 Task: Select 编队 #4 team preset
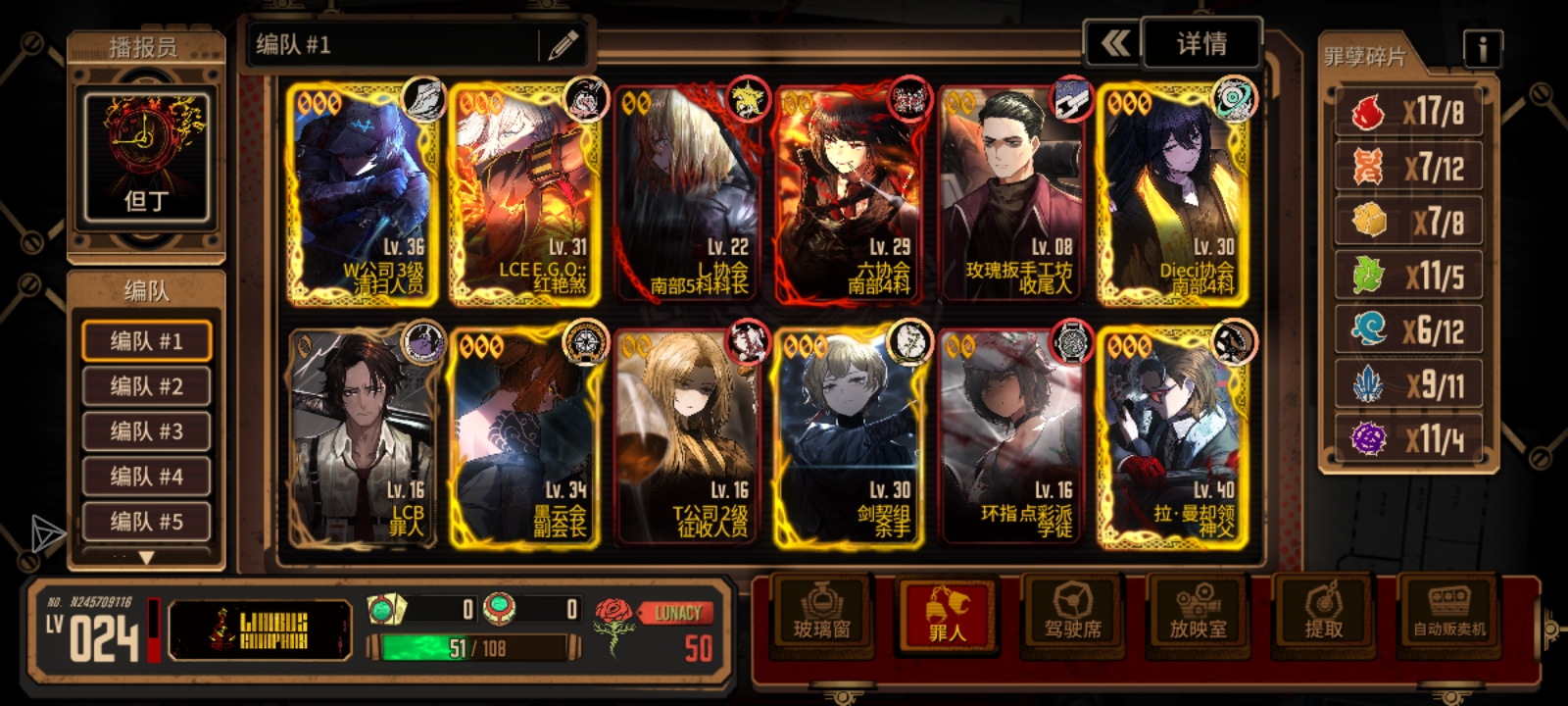pyautogui.click(x=146, y=477)
